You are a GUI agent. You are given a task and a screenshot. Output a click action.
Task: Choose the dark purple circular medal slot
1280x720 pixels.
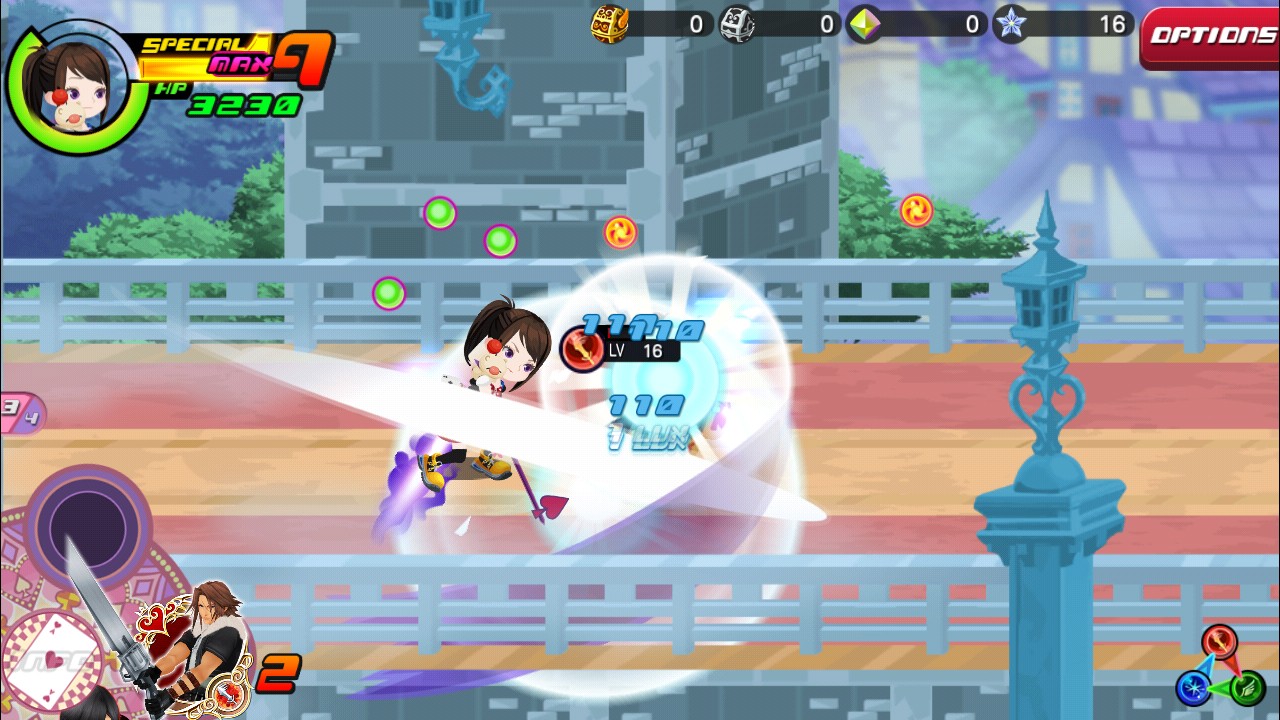pos(88,525)
